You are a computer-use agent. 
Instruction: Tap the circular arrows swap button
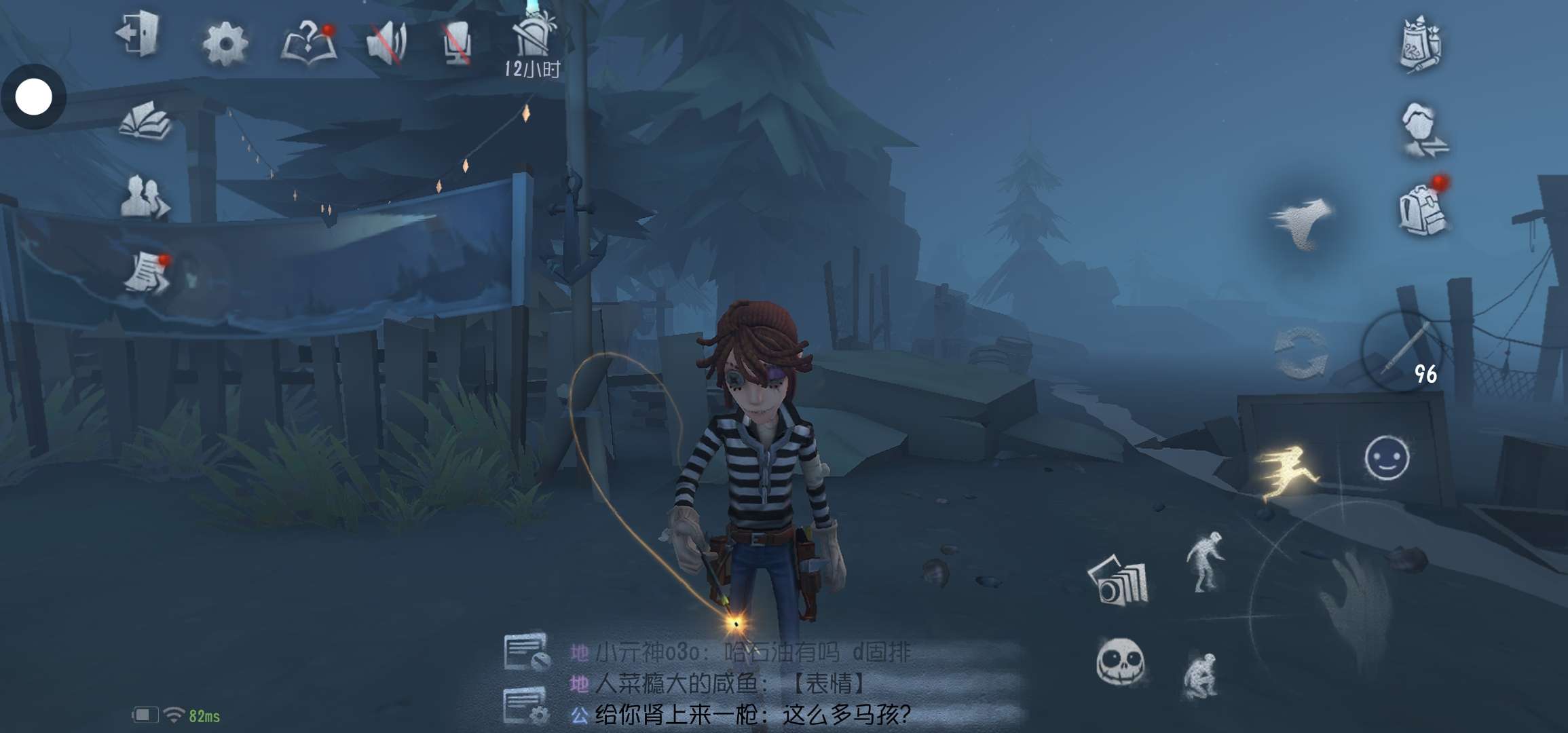pyautogui.click(x=1300, y=353)
